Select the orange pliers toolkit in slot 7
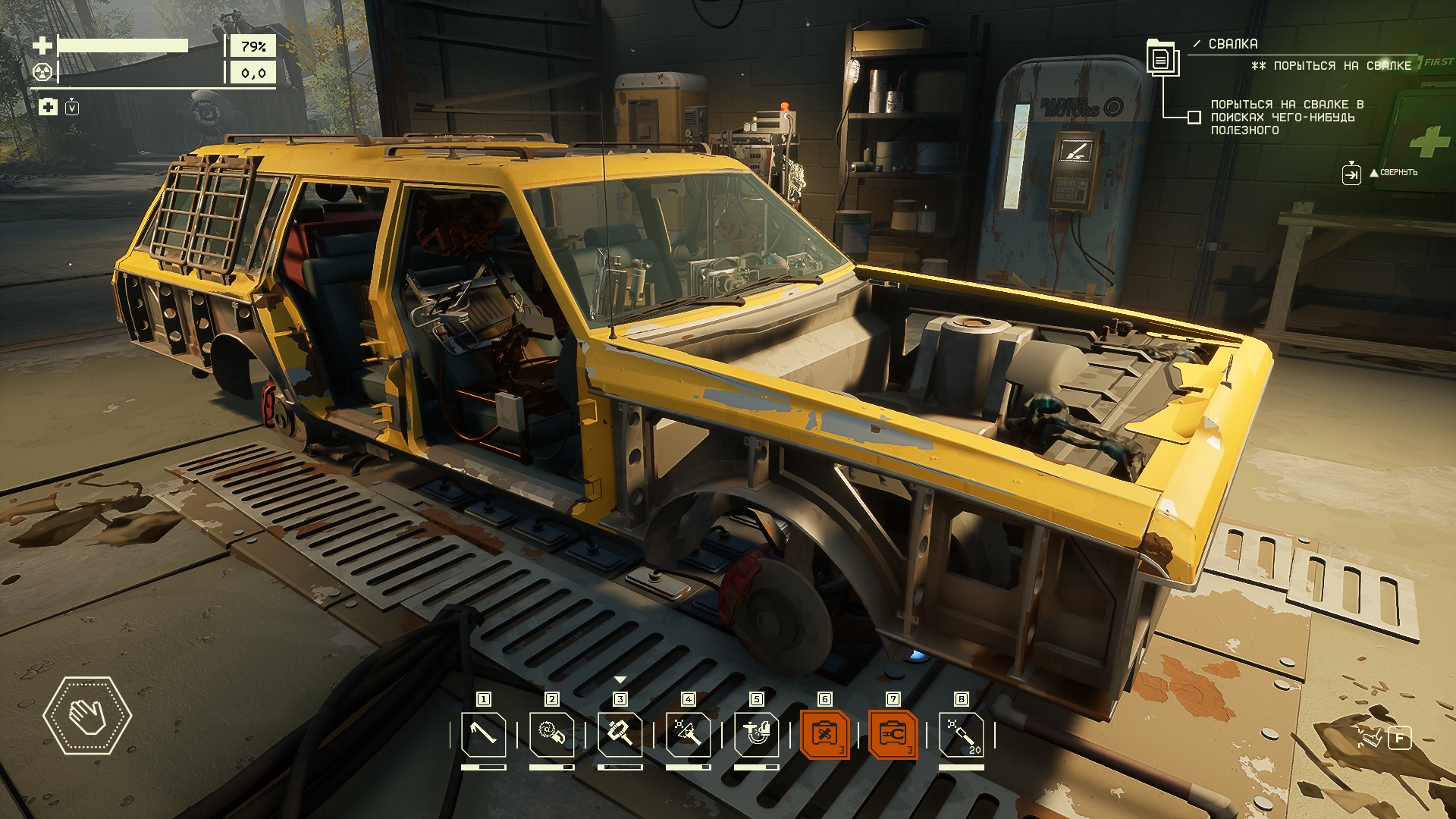Image resolution: width=1456 pixels, height=819 pixels. click(x=893, y=734)
